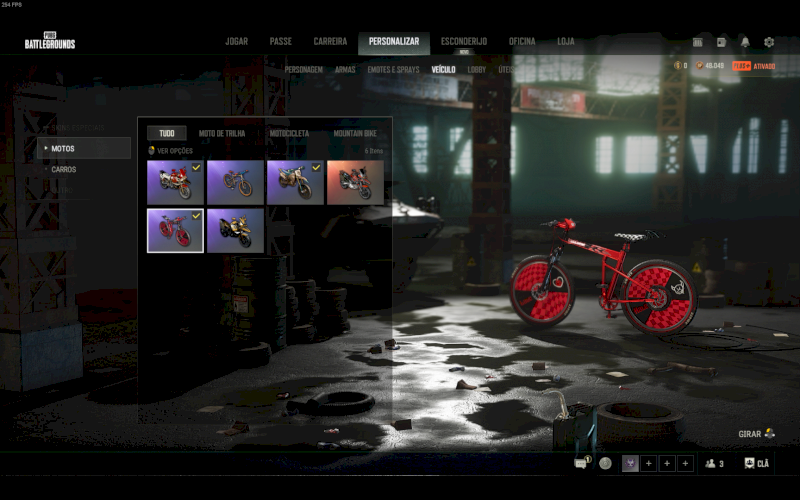Select the orange-background red motorcycle skin
The image size is (800, 500).
[355, 182]
